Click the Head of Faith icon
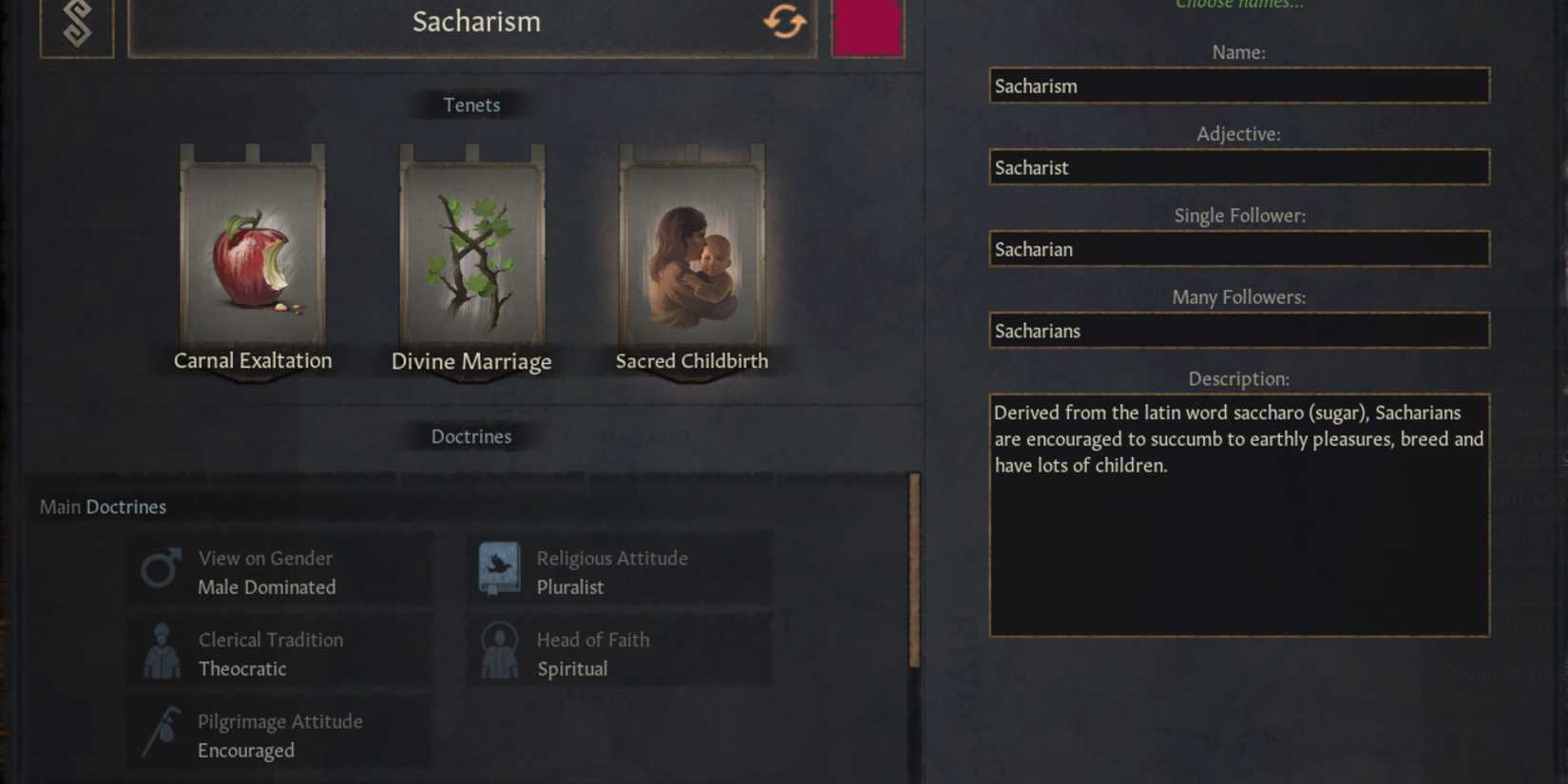The height and width of the screenshot is (784, 1568). click(499, 651)
